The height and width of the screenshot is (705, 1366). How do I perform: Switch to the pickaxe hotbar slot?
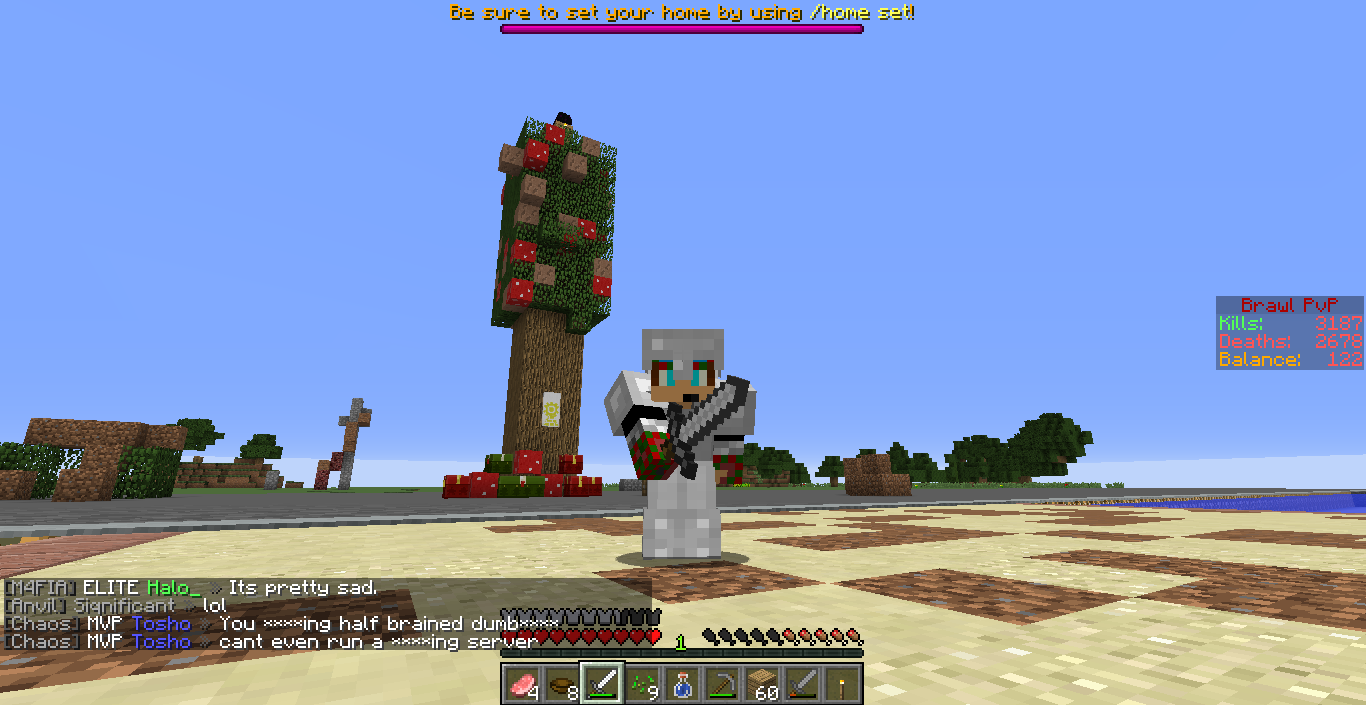tap(722, 684)
